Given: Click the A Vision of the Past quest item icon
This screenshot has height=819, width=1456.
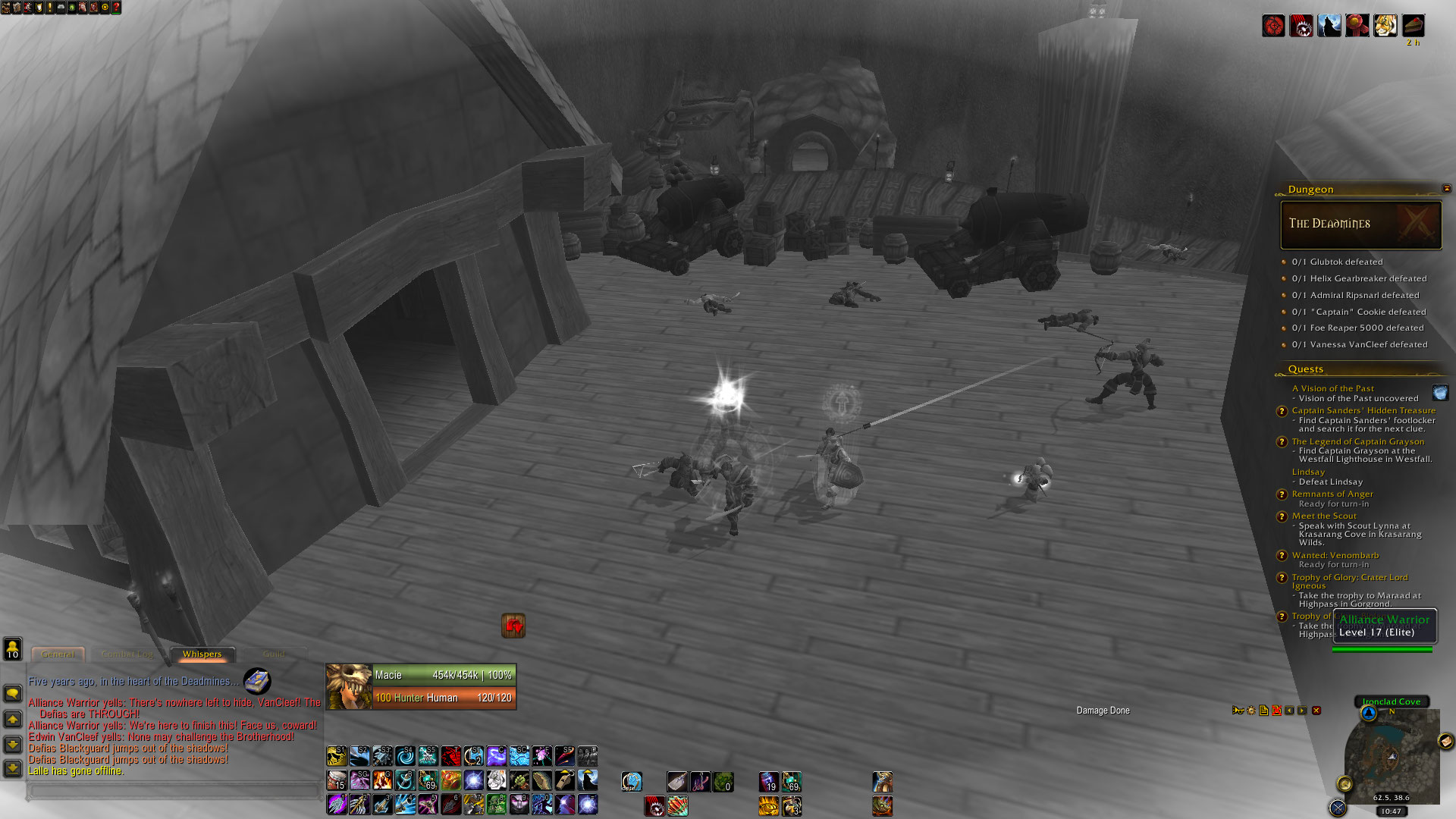Looking at the screenshot, I should coord(1440,393).
